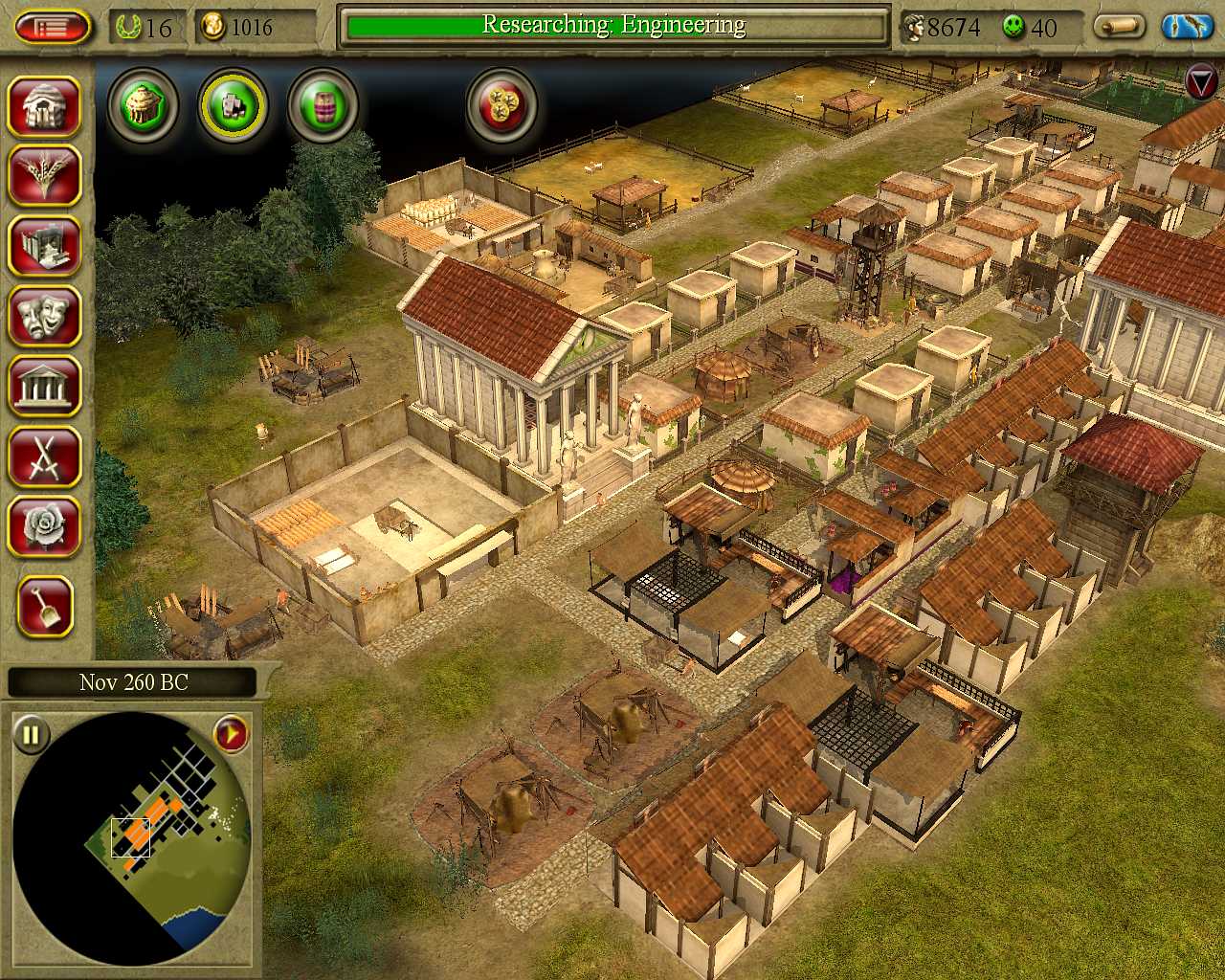Open the crossed swords military category

pos(44,457)
